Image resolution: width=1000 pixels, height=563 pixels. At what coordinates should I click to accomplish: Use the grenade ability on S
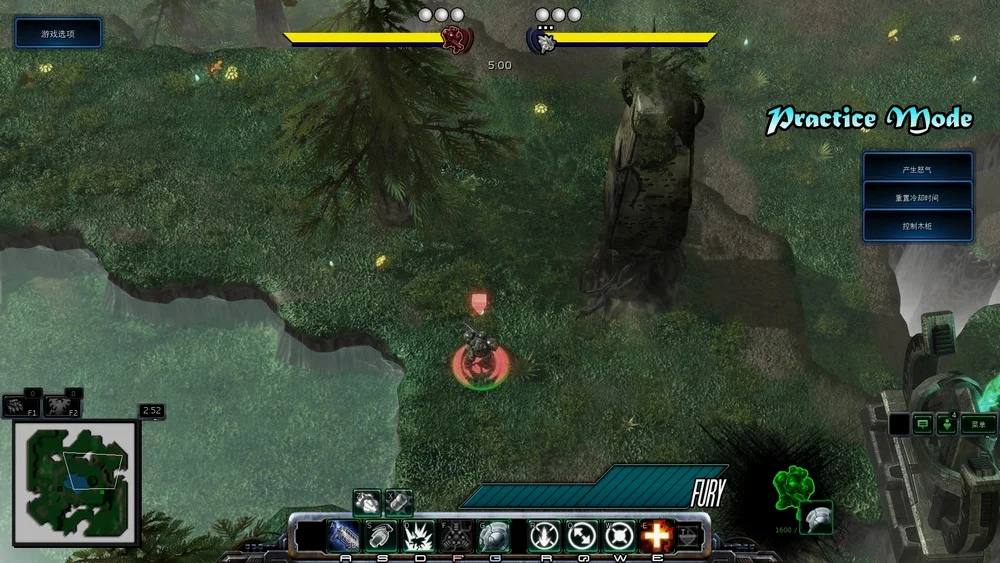pos(381,536)
